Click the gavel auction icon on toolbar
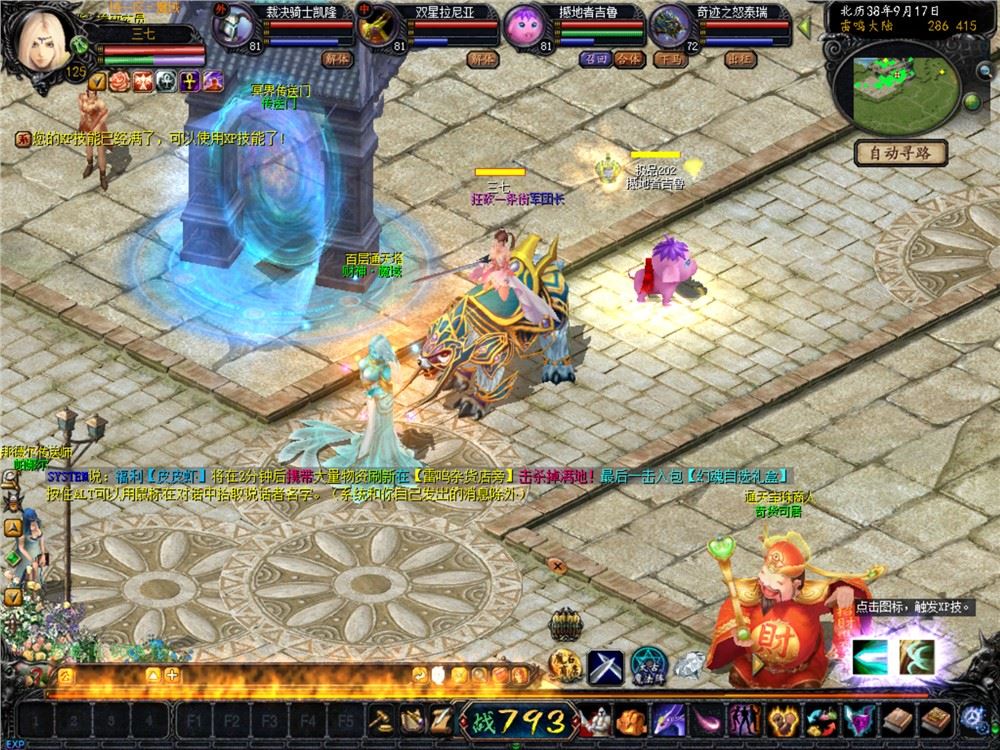Viewport: 1000px width, 750px height. point(383,718)
